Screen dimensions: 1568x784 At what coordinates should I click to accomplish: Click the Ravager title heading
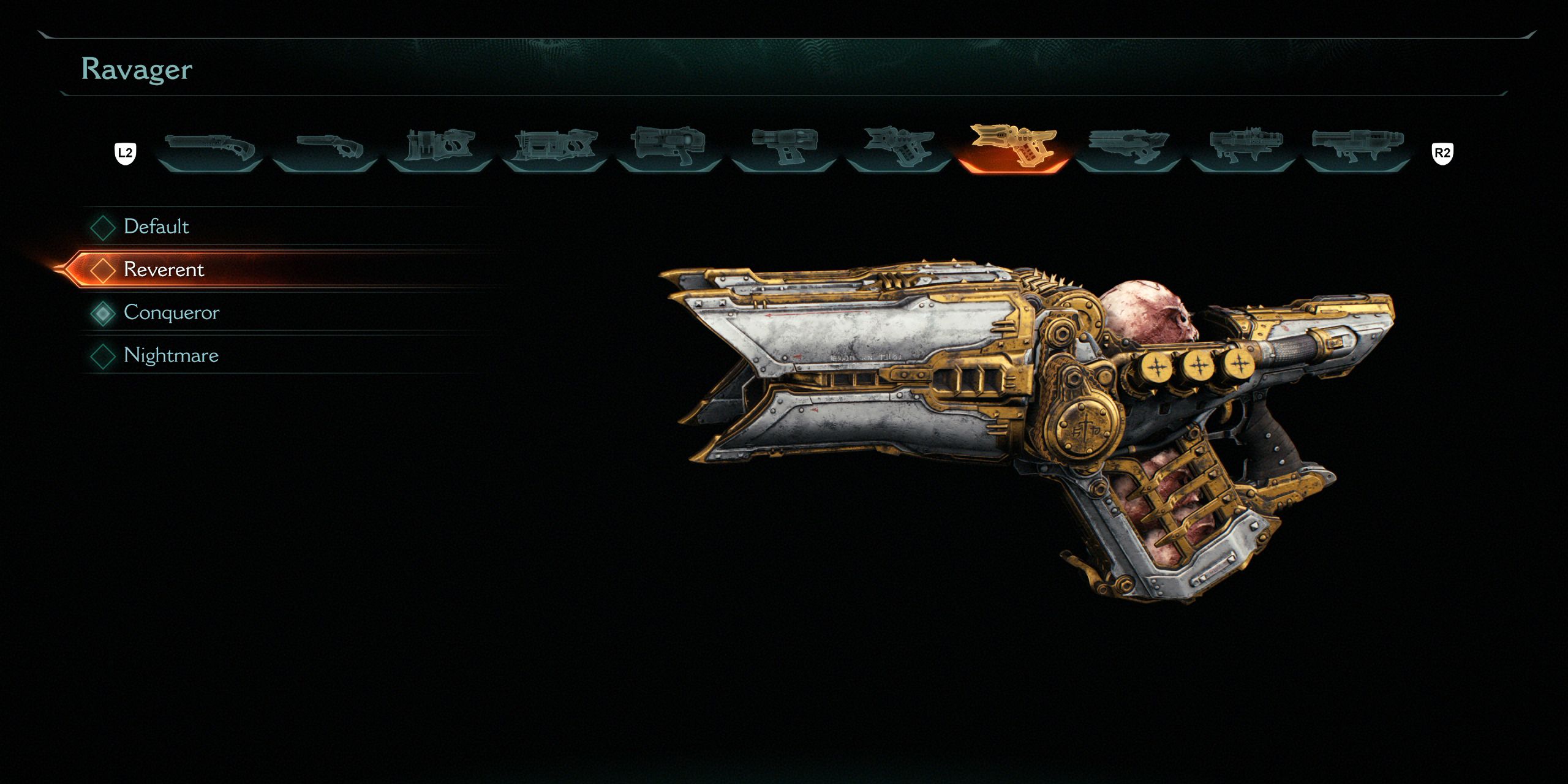point(136,69)
